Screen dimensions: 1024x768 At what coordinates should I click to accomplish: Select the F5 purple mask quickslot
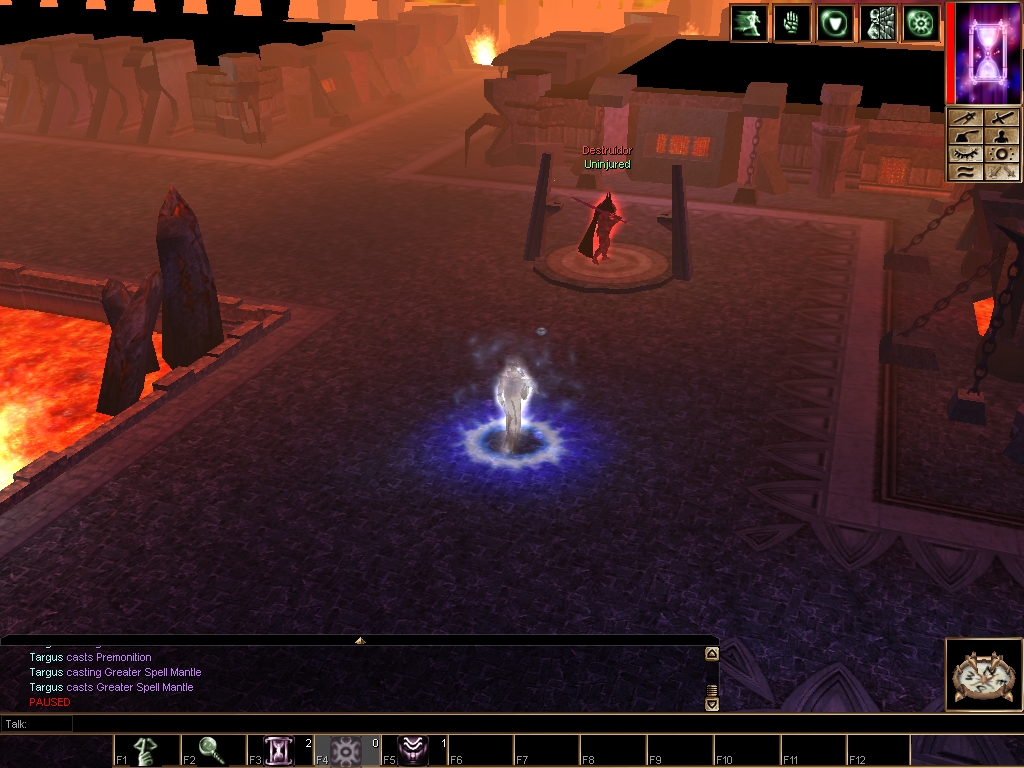tap(414, 750)
